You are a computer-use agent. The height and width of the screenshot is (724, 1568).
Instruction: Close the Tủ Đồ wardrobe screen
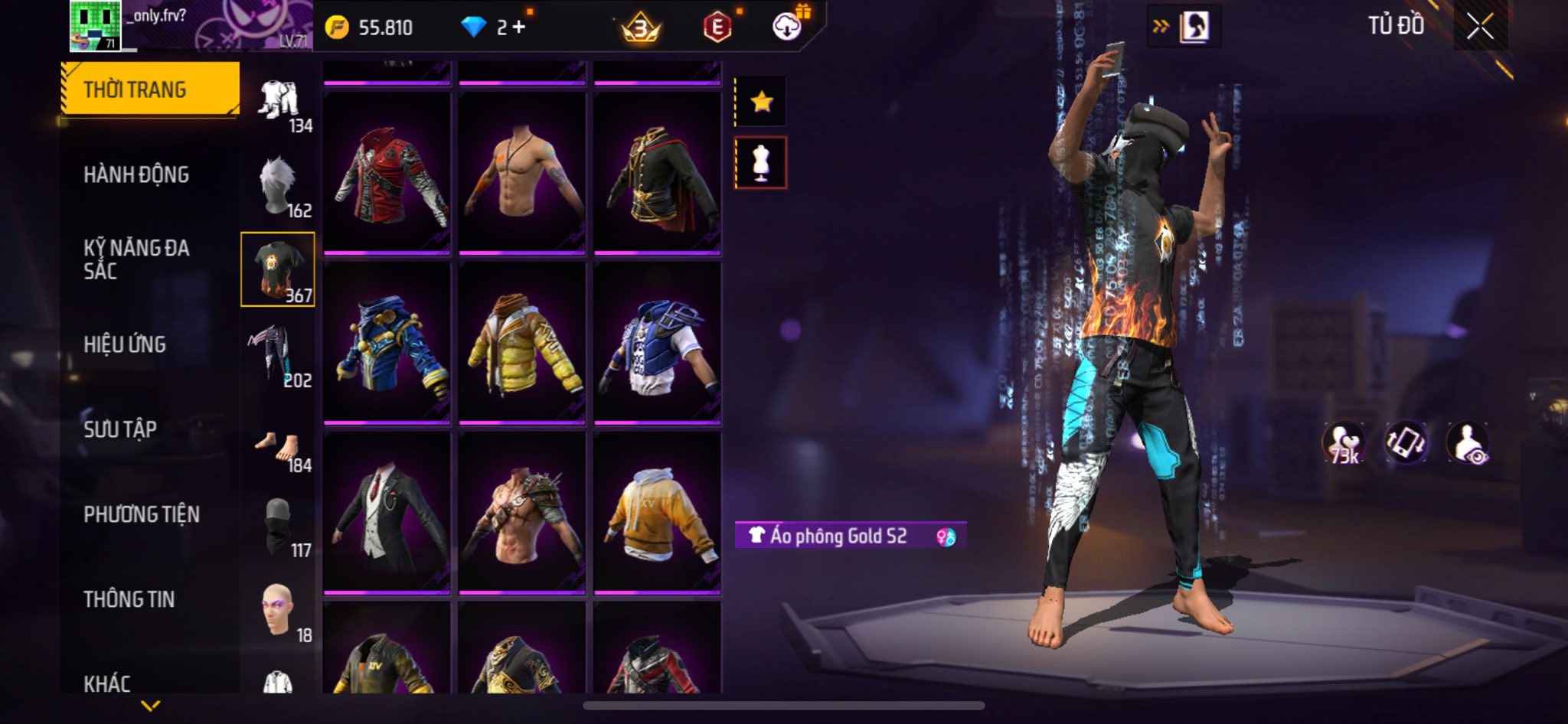click(1479, 27)
